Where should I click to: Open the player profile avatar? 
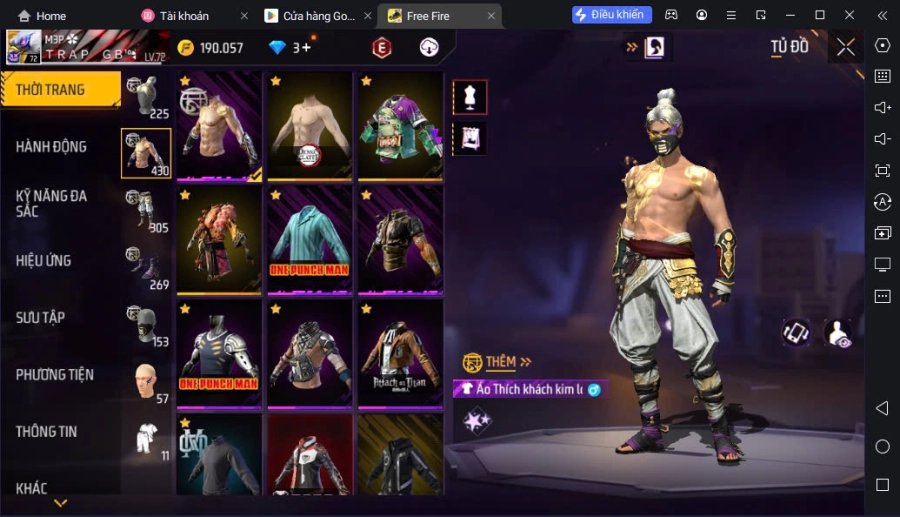point(24,47)
